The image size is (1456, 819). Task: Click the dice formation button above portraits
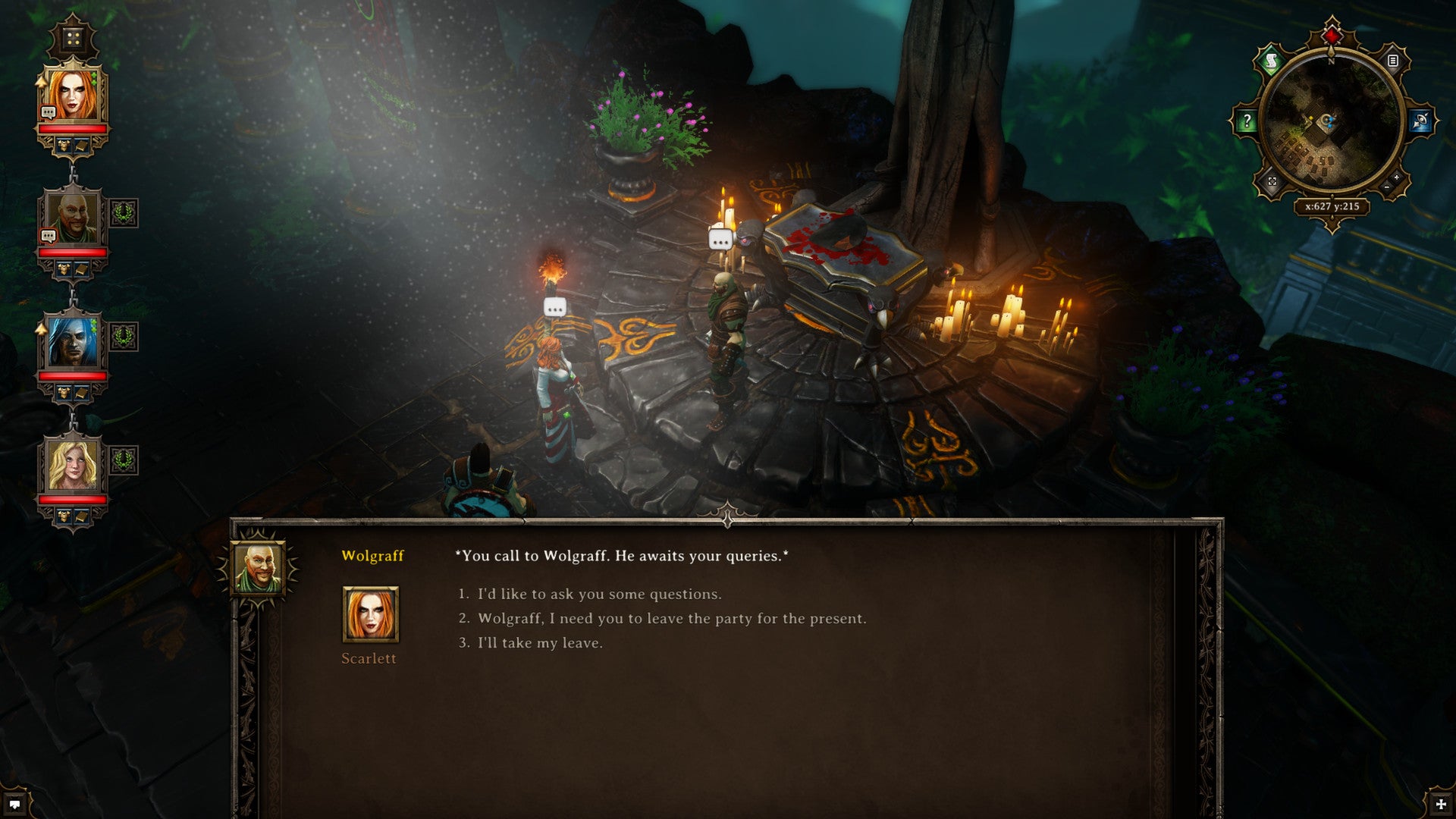click(73, 38)
